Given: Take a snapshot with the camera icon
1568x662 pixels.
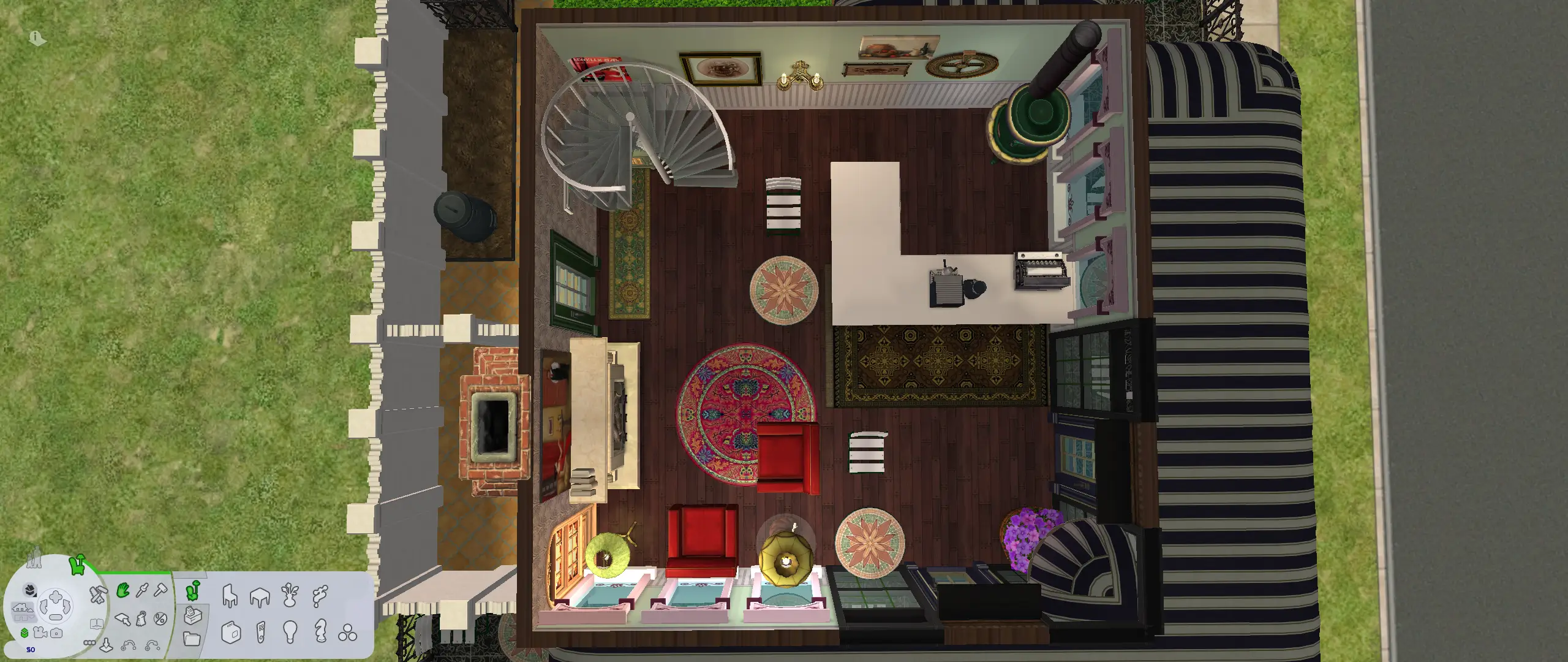Looking at the screenshot, I should pos(56,633).
